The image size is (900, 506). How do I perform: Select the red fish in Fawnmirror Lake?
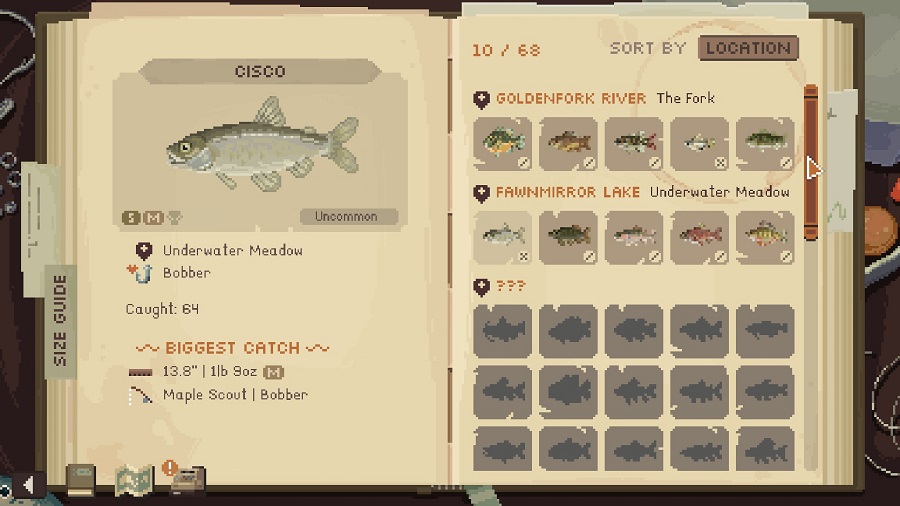pyautogui.click(x=699, y=237)
